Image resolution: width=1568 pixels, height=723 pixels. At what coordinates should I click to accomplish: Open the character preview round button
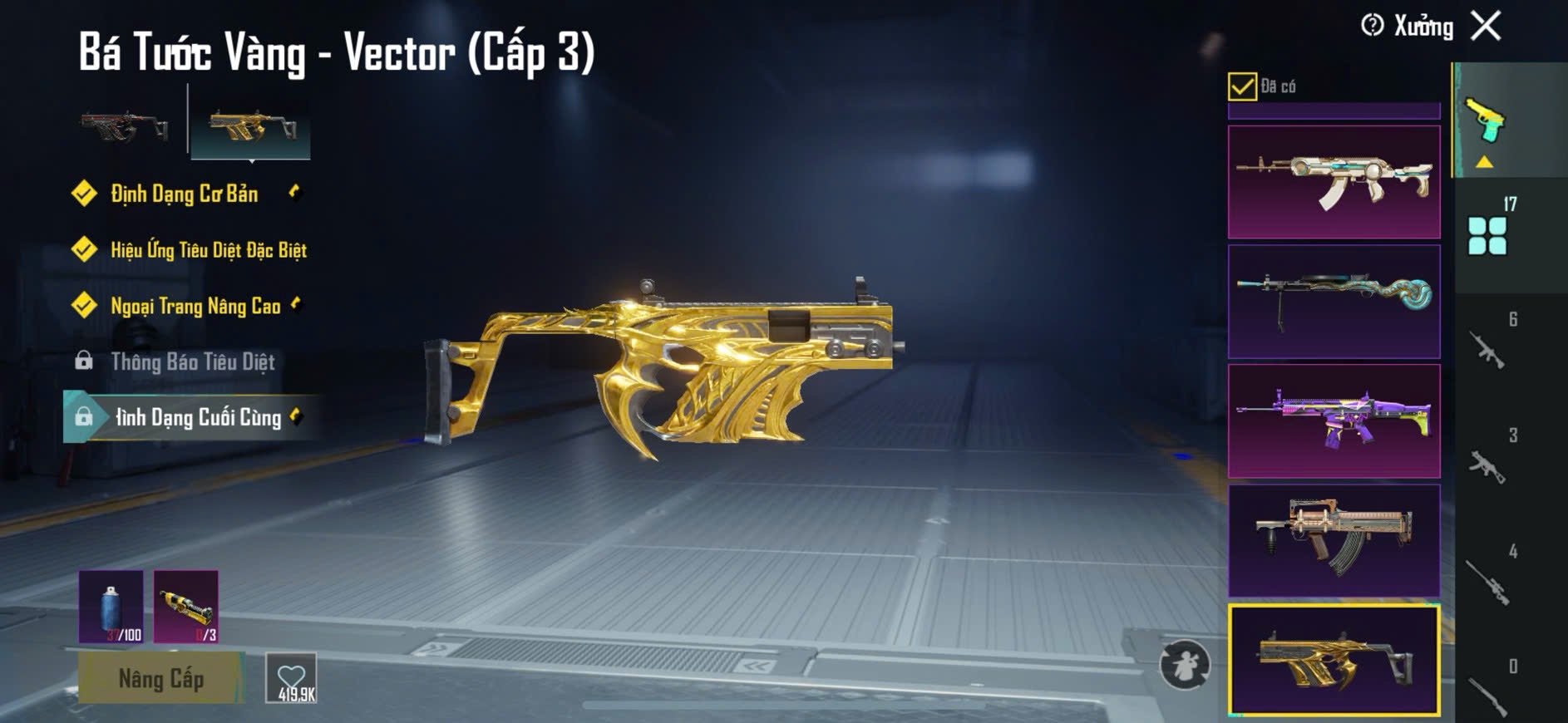click(1185, 665)
